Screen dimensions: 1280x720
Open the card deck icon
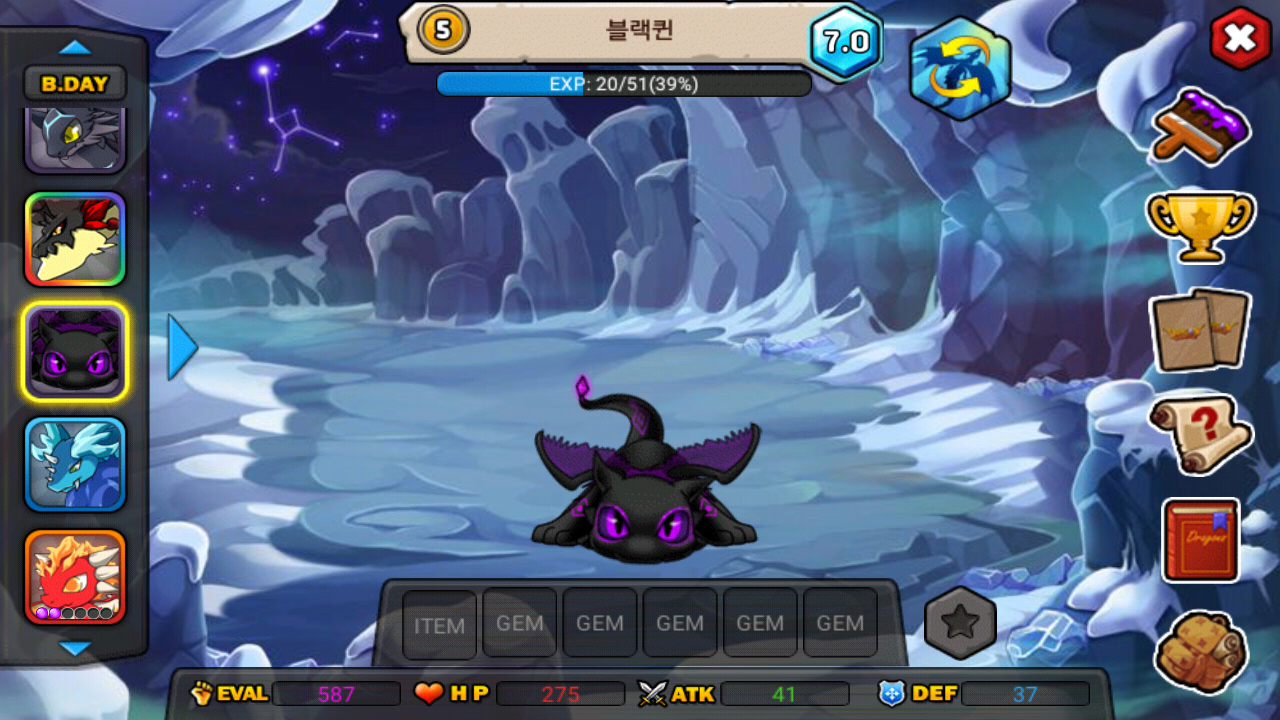1199,329
